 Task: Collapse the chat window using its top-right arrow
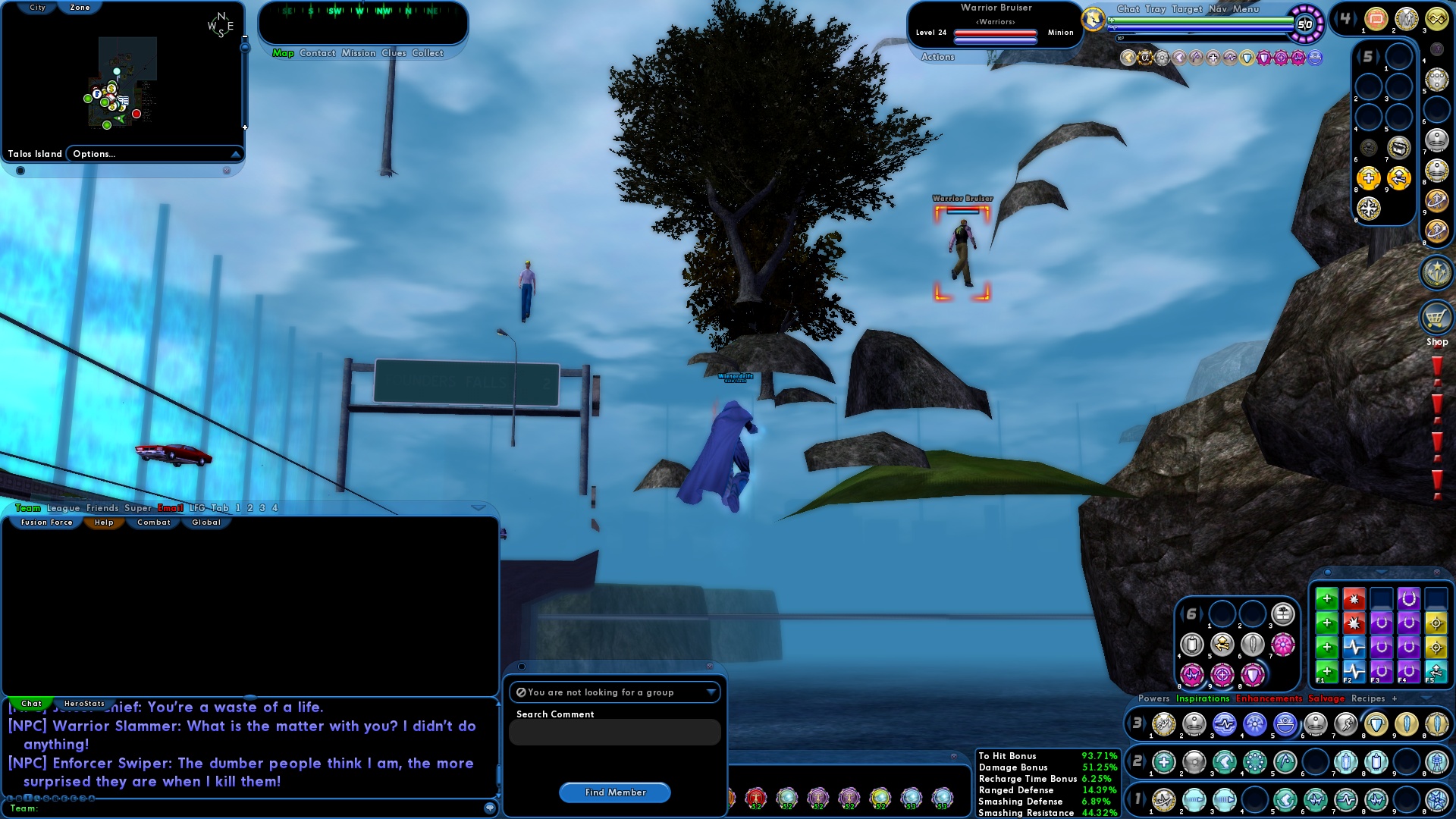click(x=479, y=509)
